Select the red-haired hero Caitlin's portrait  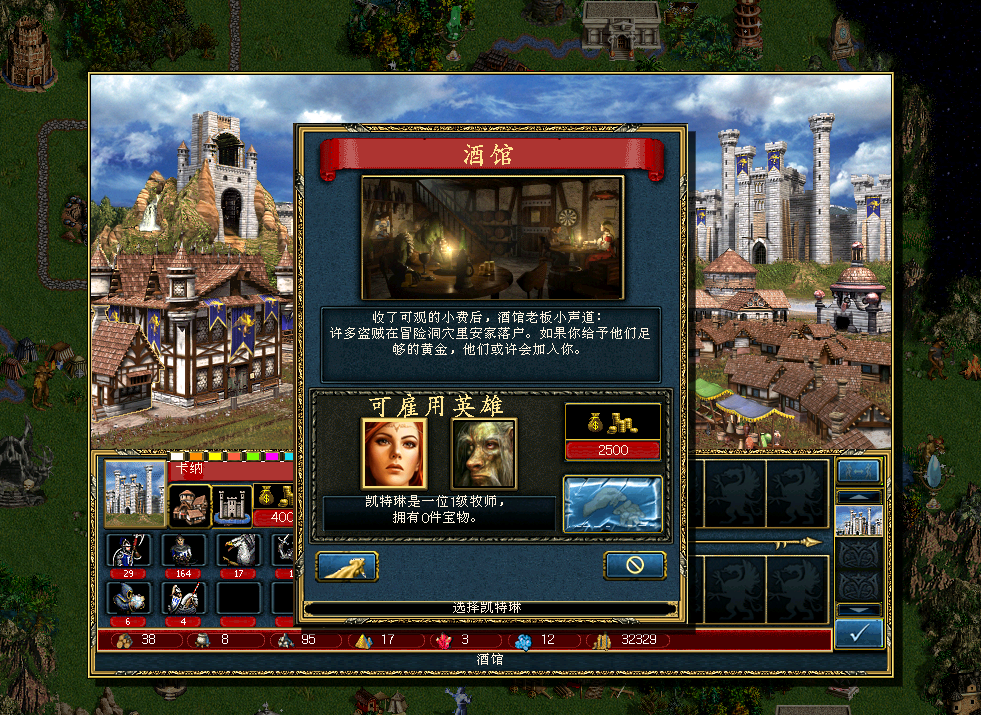point(393,452)
